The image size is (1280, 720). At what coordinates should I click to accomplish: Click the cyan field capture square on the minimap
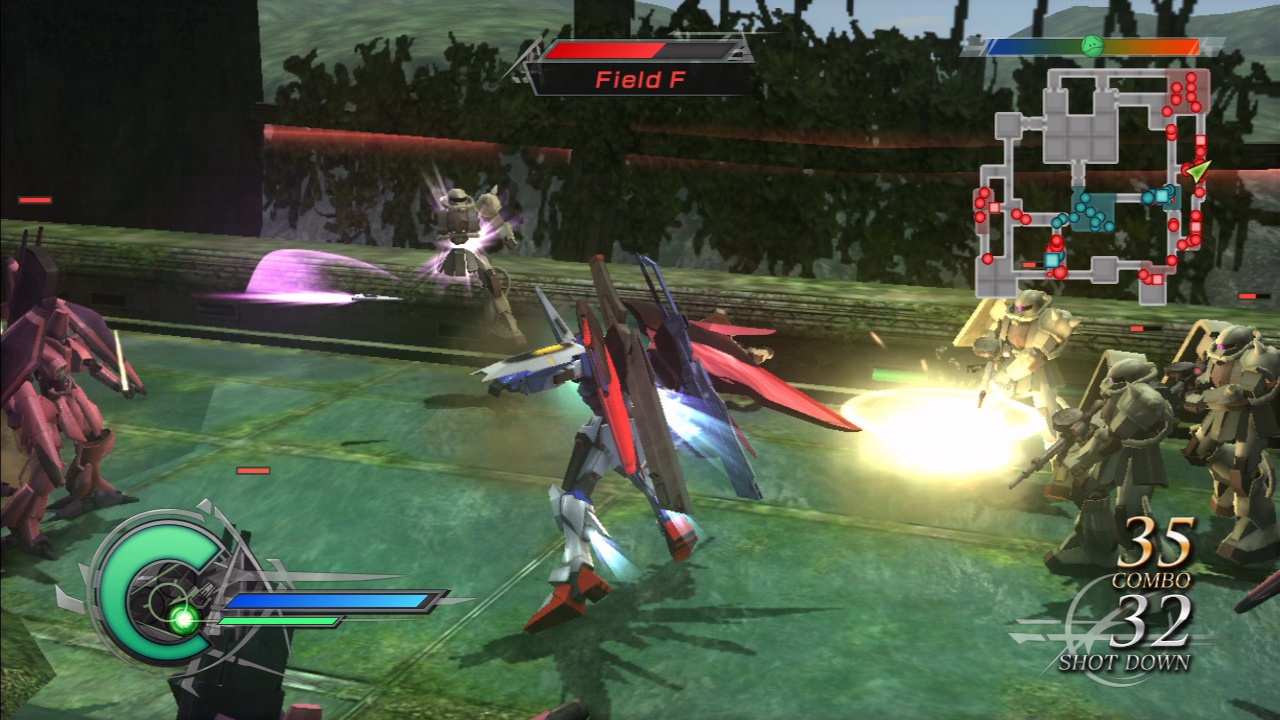click(x=1162, y=195)
